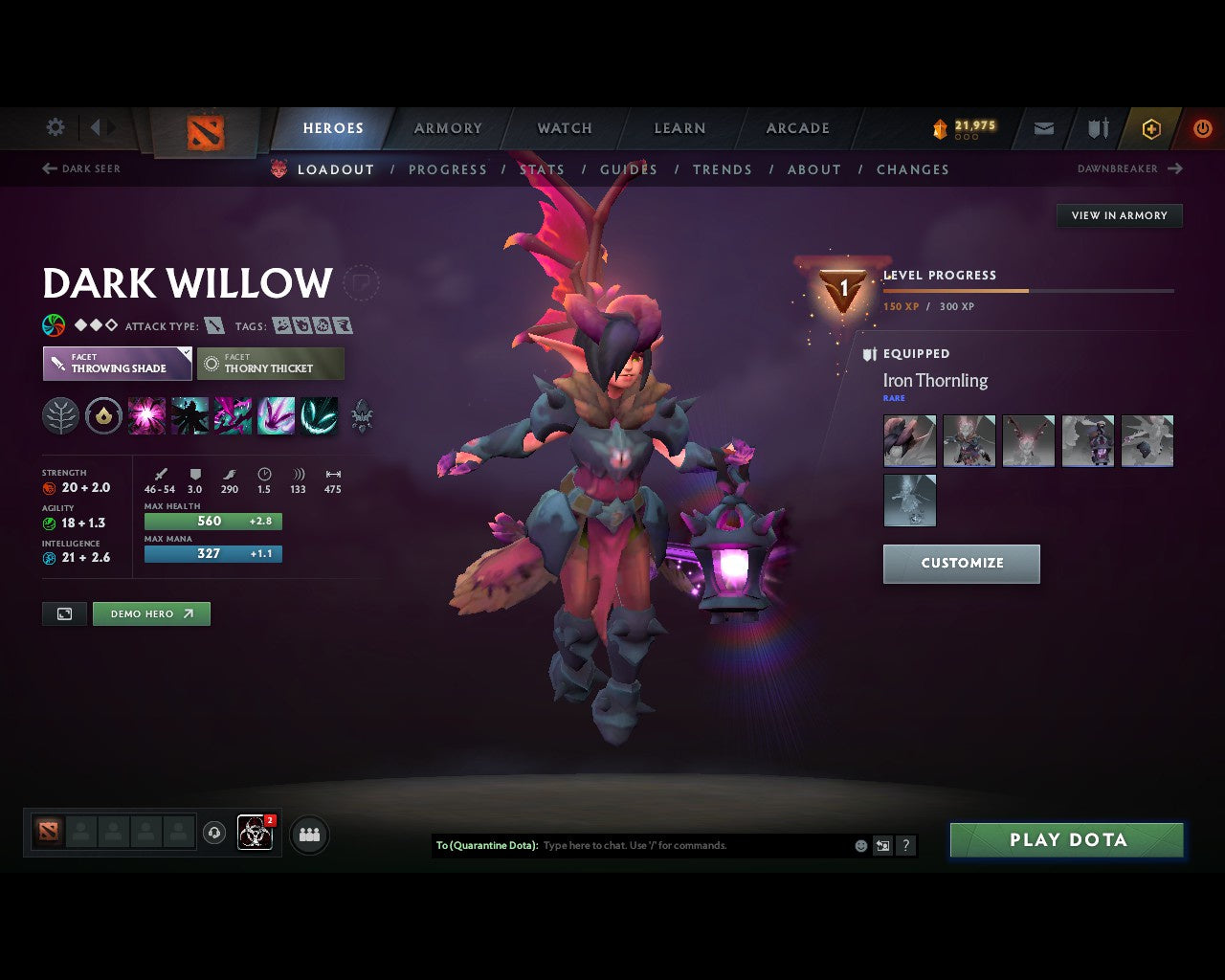View the Bramble Maze ability icon

coord(146,415)
